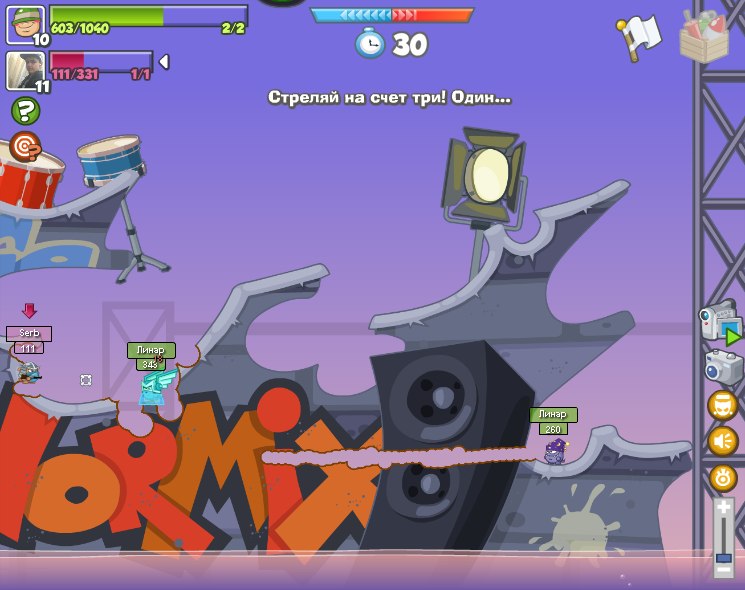Image resolution: width=745 pixels, height=590 pixels.
Task: Click the white surrender flag icon
Action: coord(640,36)
